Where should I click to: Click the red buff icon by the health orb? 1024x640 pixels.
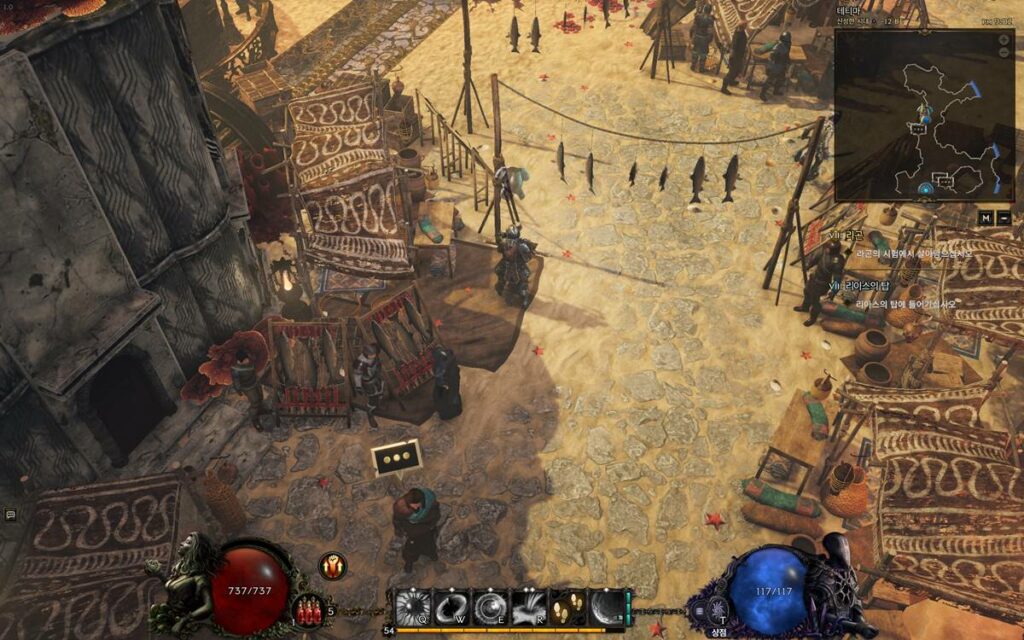coord(332,566)
